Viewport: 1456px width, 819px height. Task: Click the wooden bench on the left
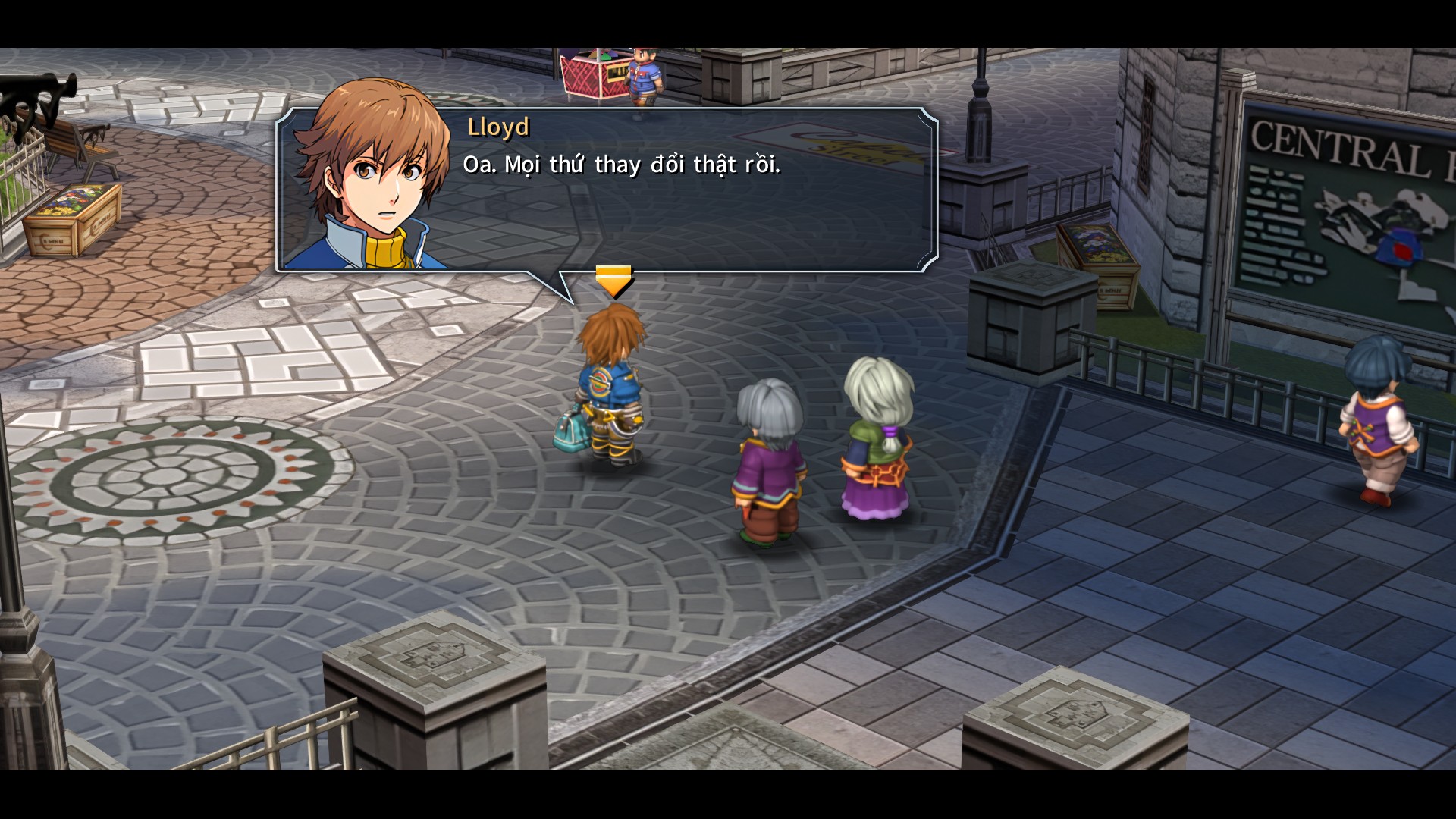pos(76,140)
